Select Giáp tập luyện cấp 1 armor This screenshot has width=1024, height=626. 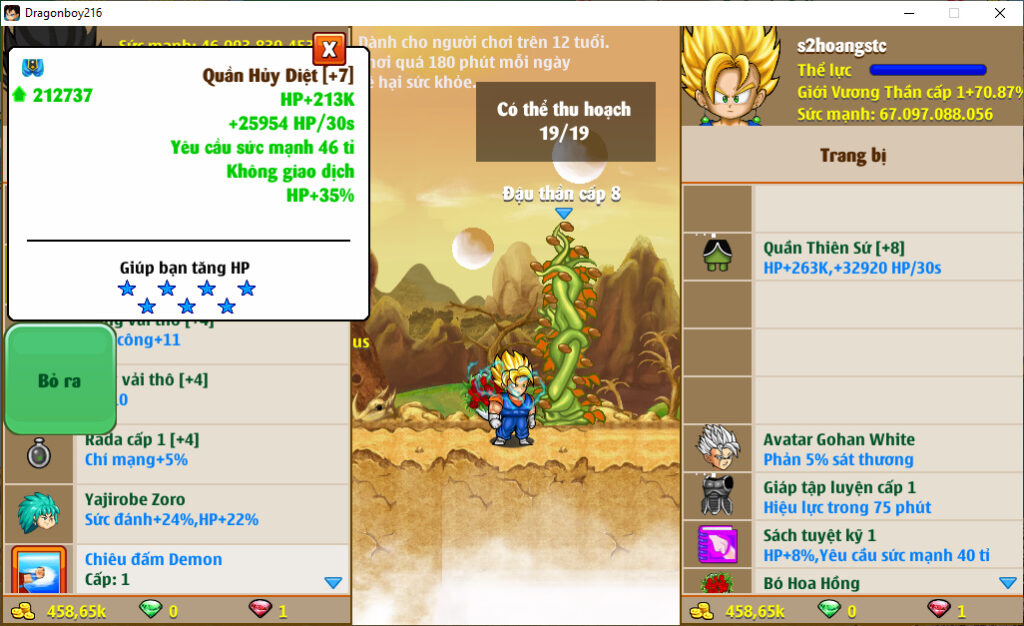(x=852, y=497)
